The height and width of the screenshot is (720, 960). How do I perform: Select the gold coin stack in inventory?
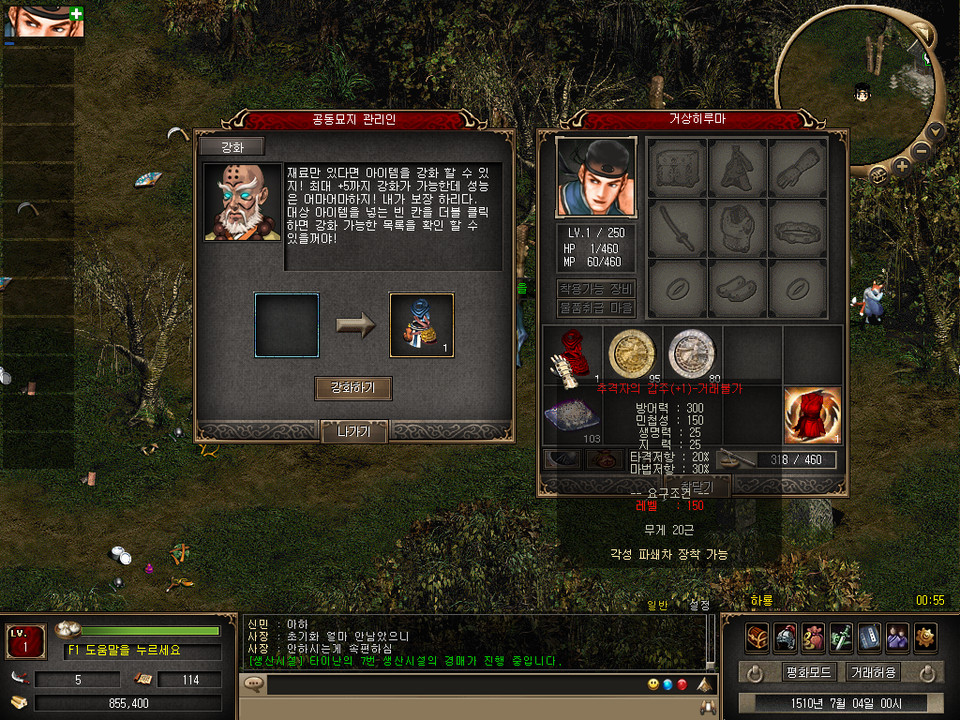click(632, 353)
